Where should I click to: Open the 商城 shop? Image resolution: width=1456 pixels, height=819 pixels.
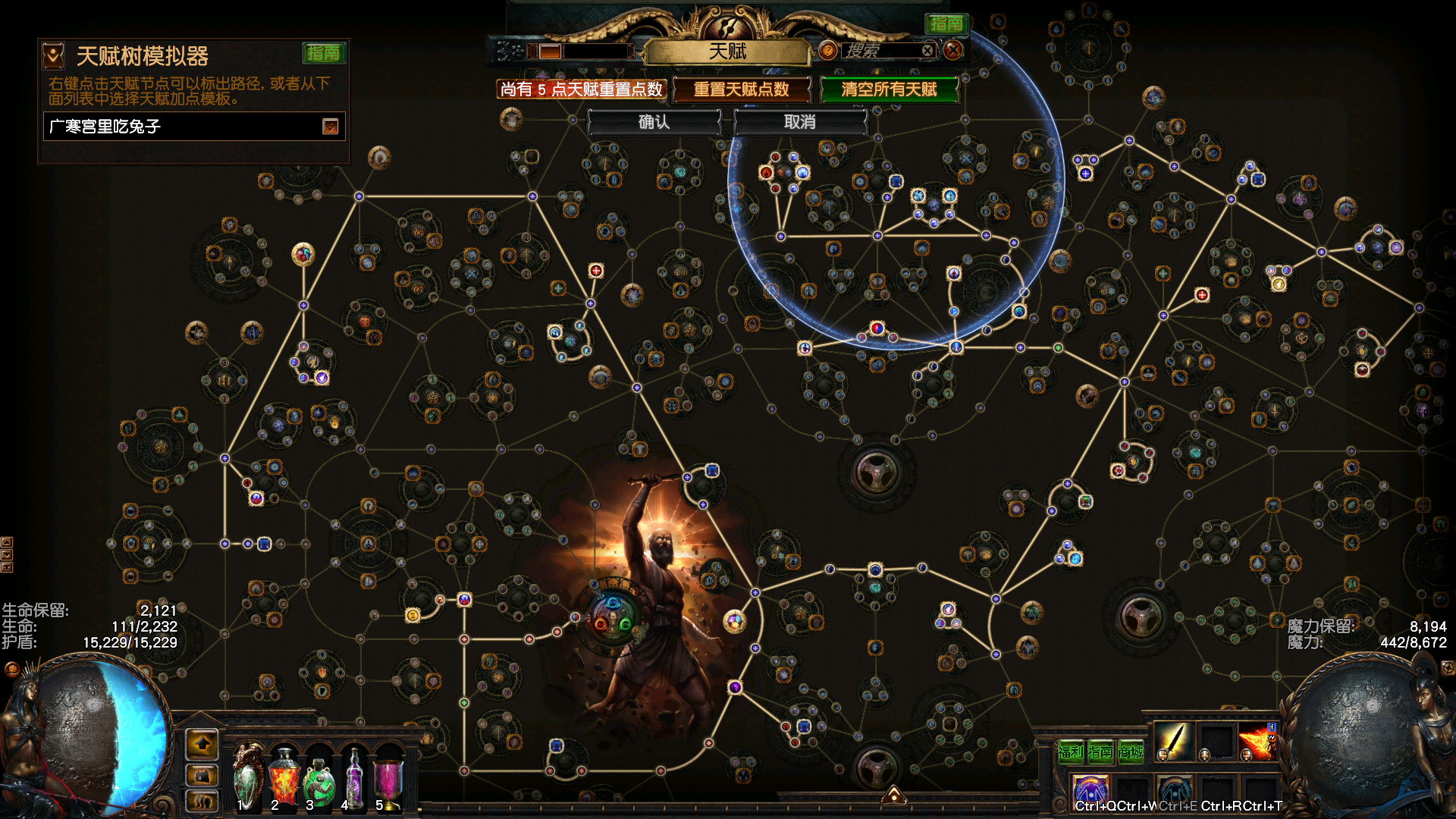pyautogui.click(x=1131, y=752)
